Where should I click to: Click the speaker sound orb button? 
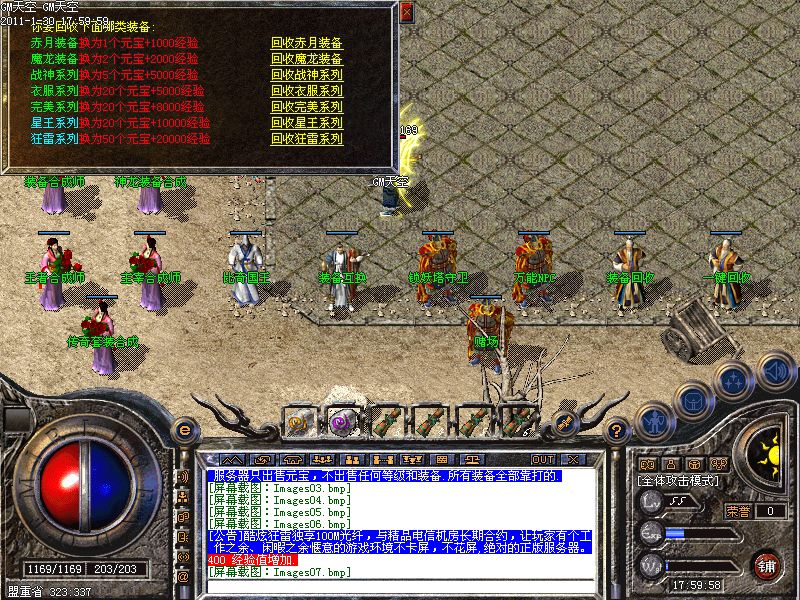pyautogui.click(x=775, y=372)
